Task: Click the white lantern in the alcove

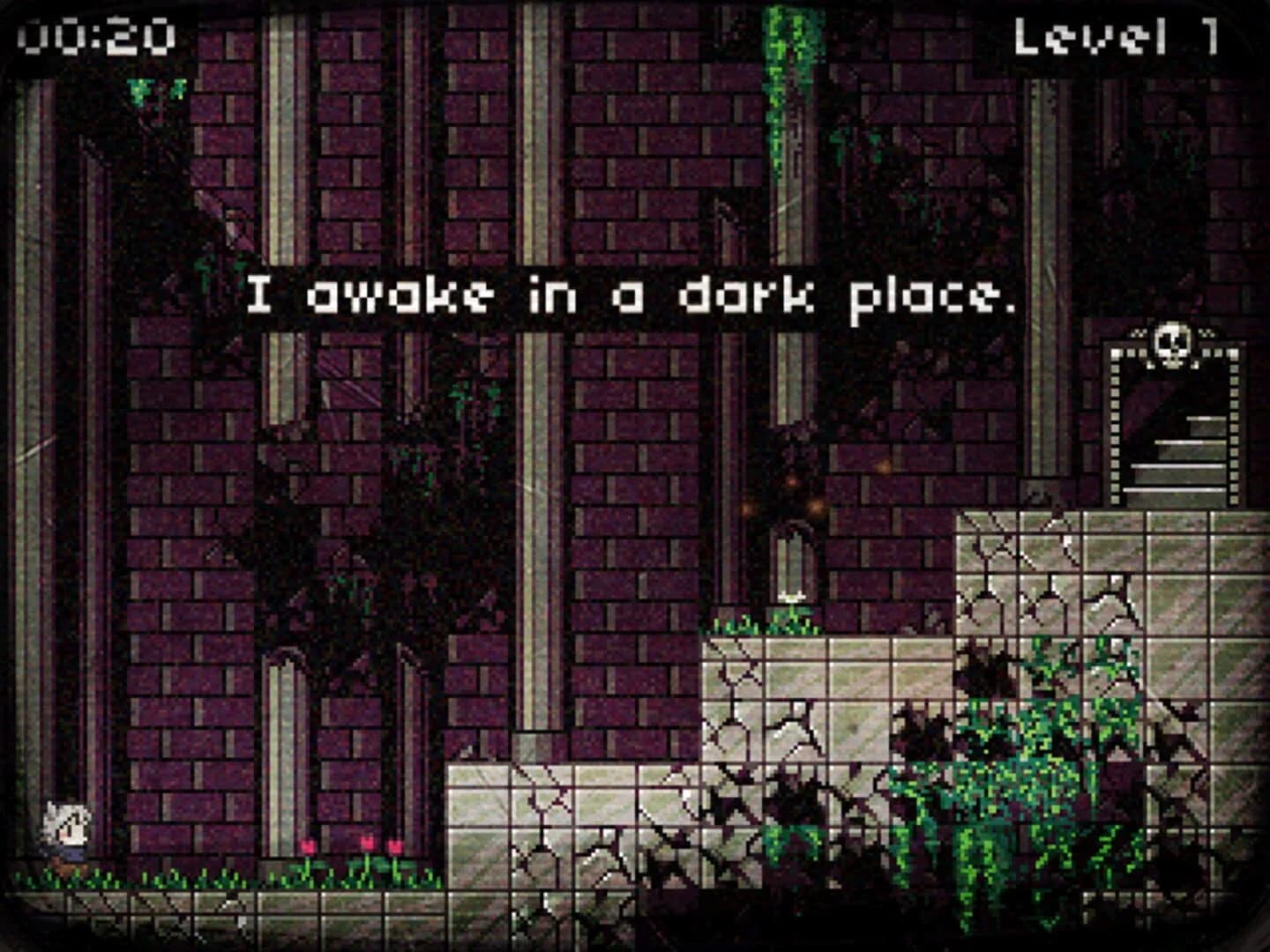Action: click(791, 595)
